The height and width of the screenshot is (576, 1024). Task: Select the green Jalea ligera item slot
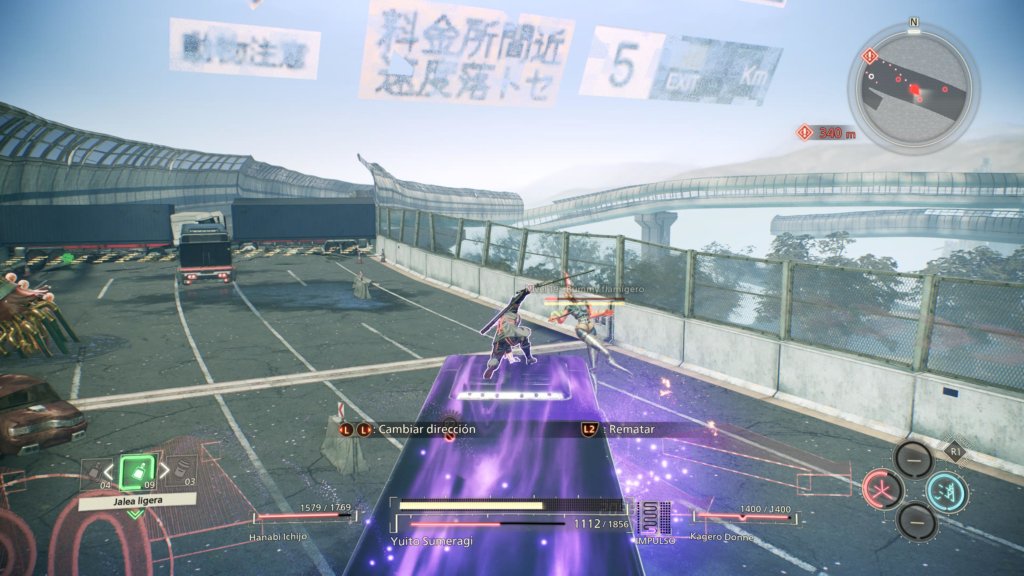click(136, 471)
